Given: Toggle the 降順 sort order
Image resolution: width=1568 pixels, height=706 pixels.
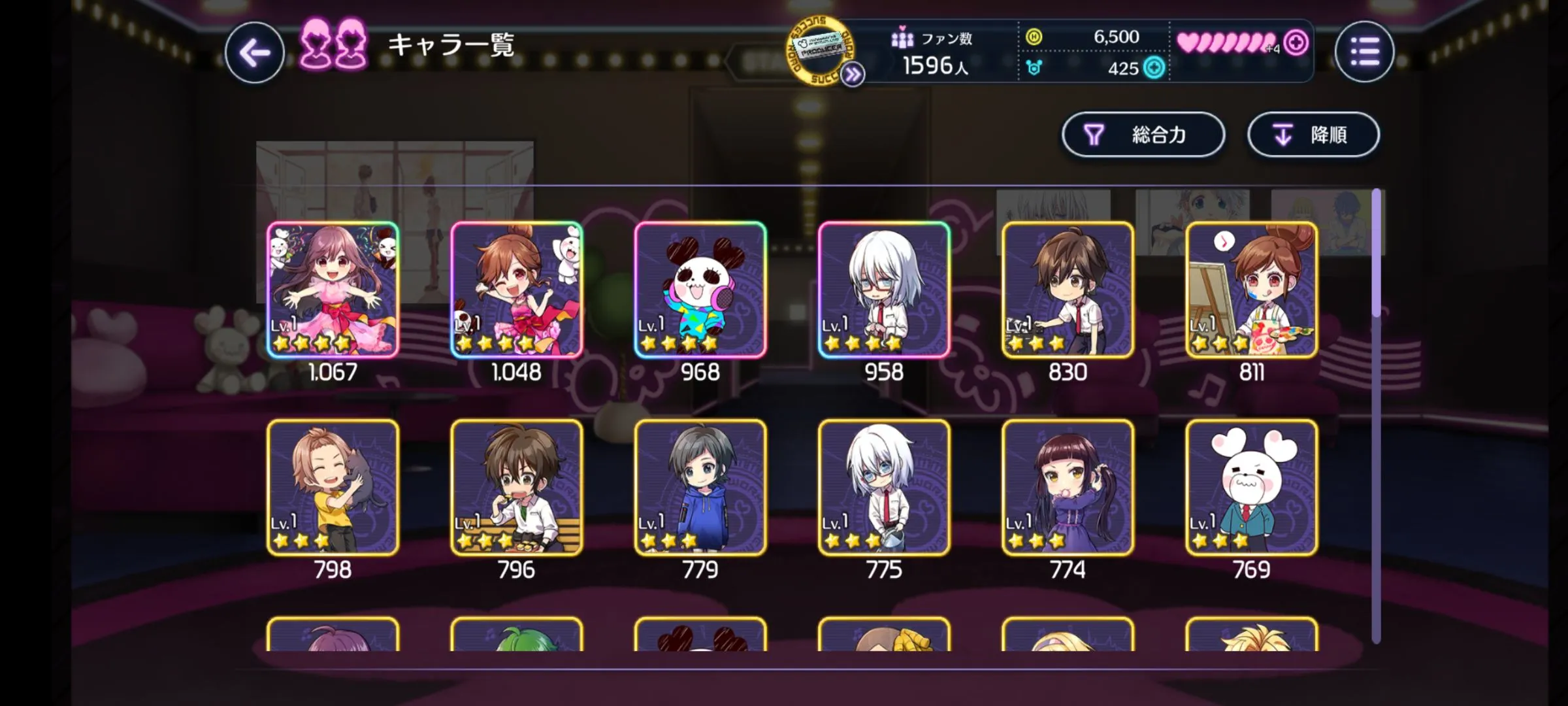Looking at the screenshot, I should click(x=1313, y=135).
